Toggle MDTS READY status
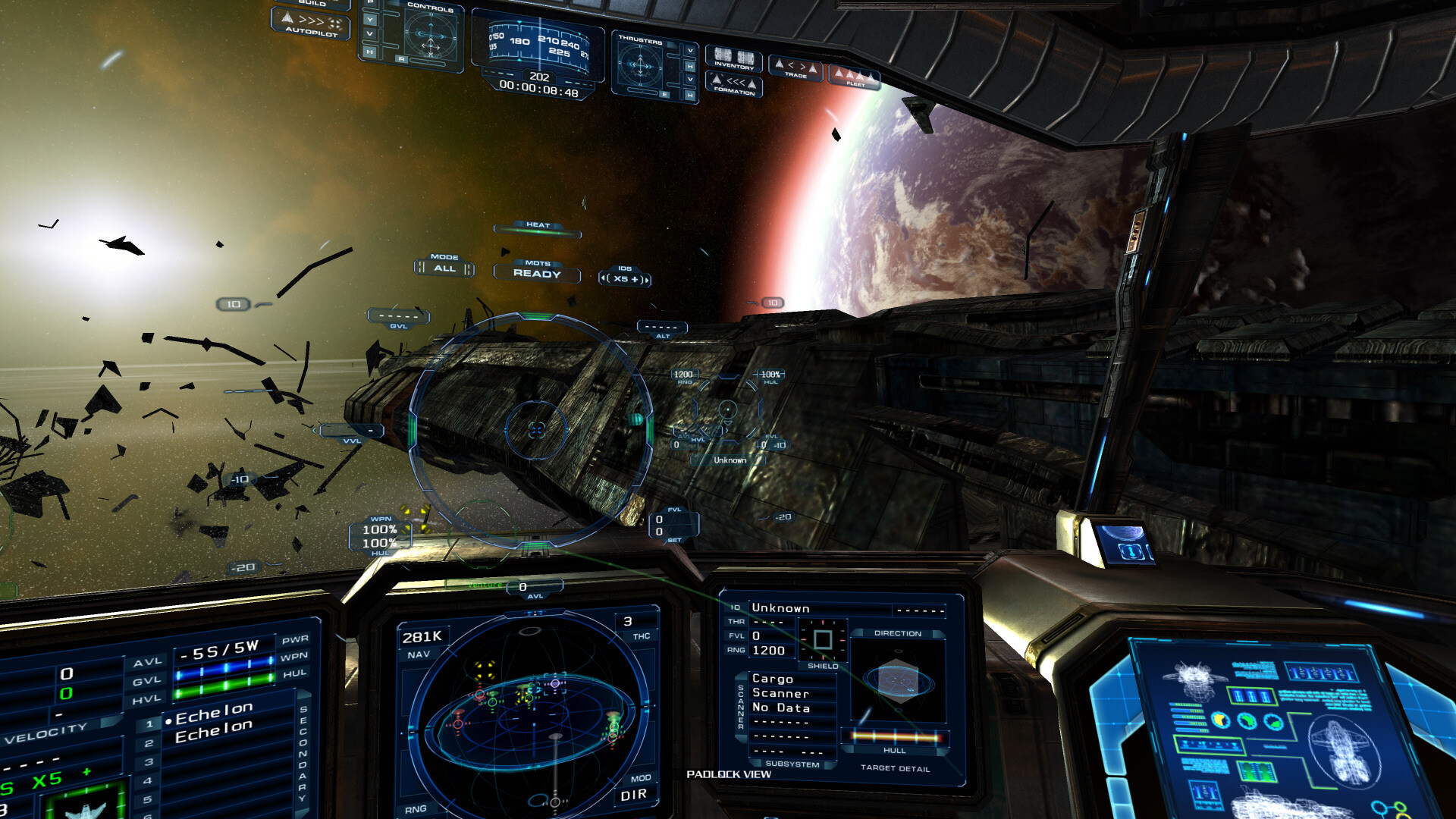1456x819 pixels. 537,275
